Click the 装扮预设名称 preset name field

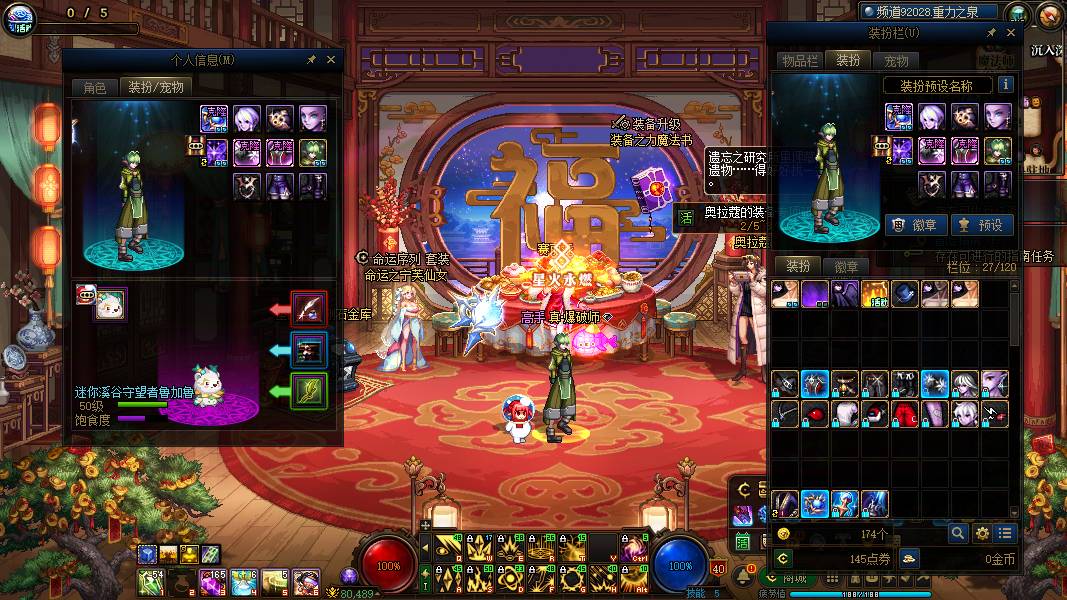click(x=936, y=86)
